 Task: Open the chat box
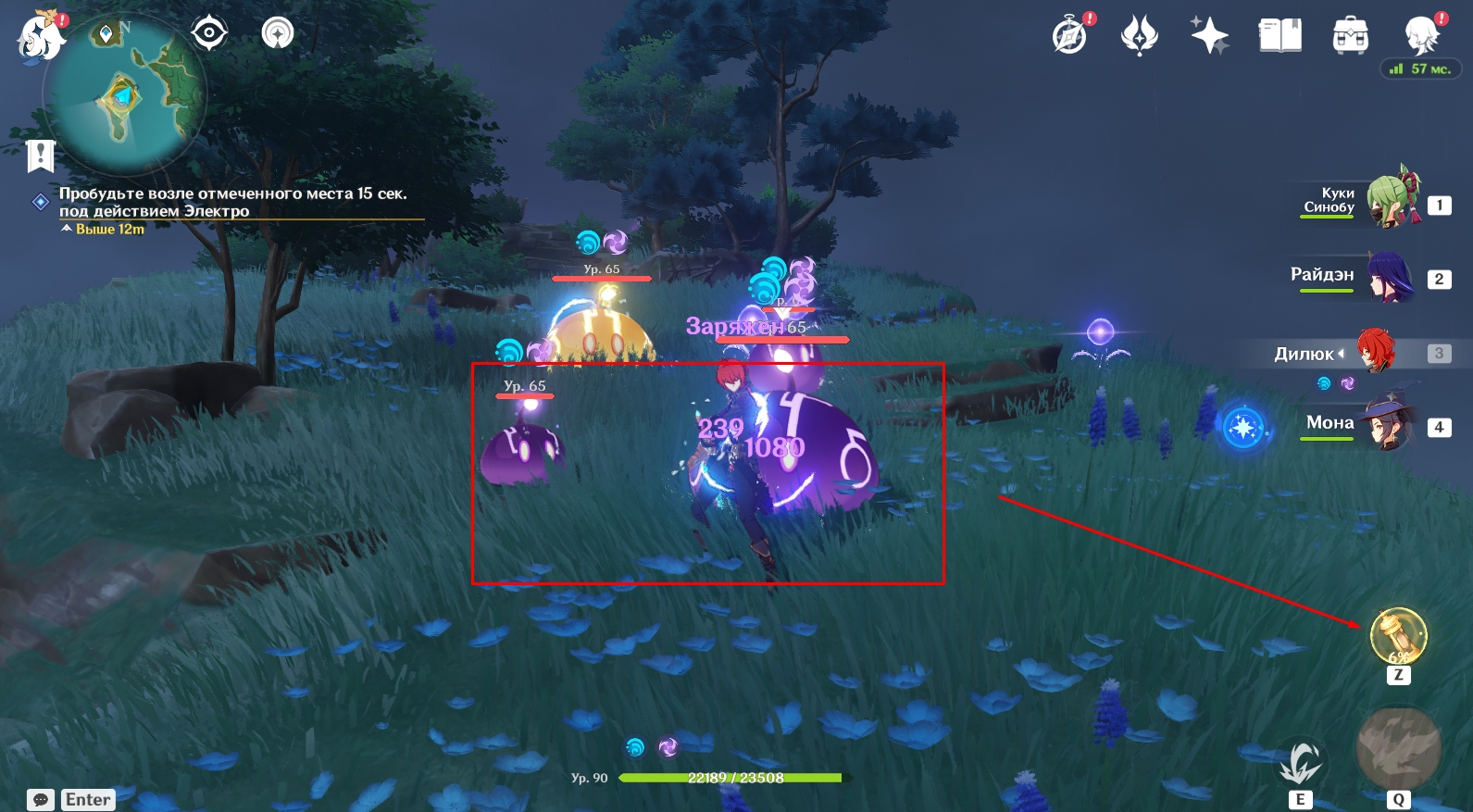[41, 800]
